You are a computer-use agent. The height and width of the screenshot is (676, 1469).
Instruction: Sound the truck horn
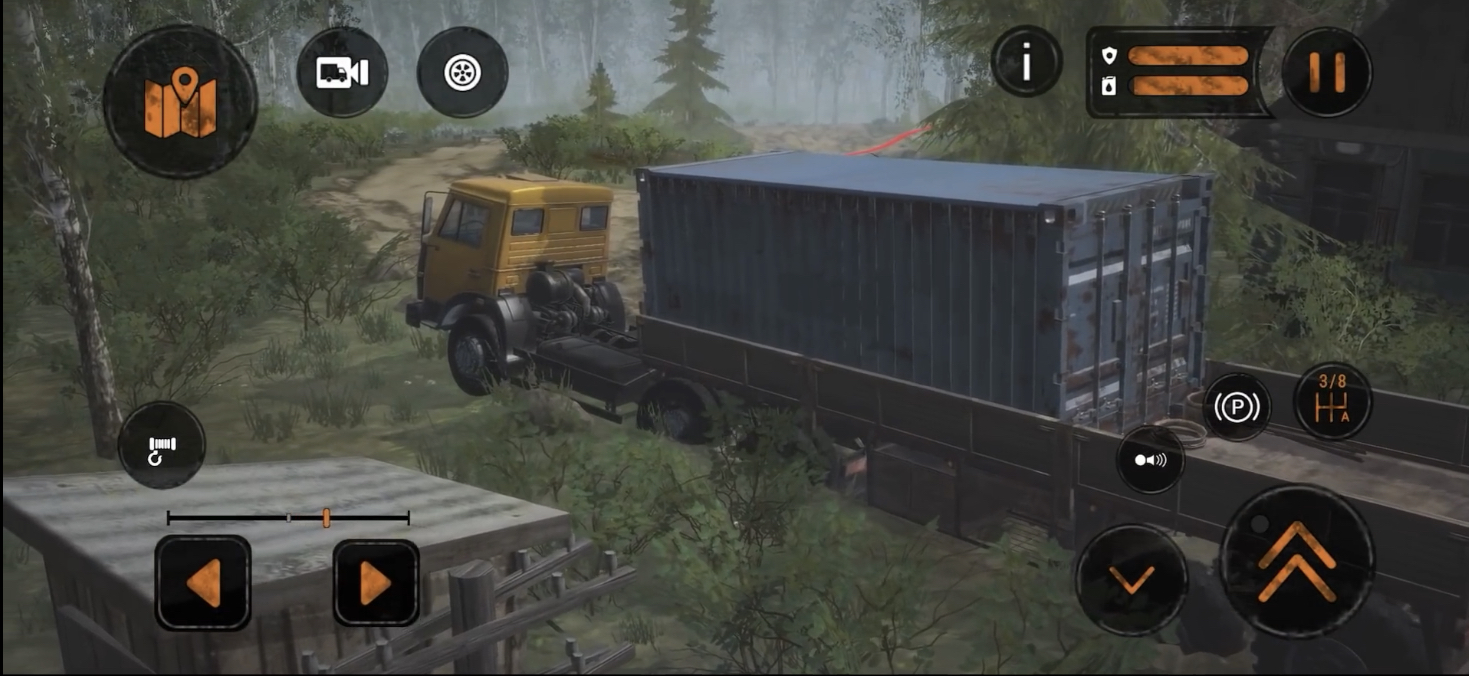point(1150,460)
